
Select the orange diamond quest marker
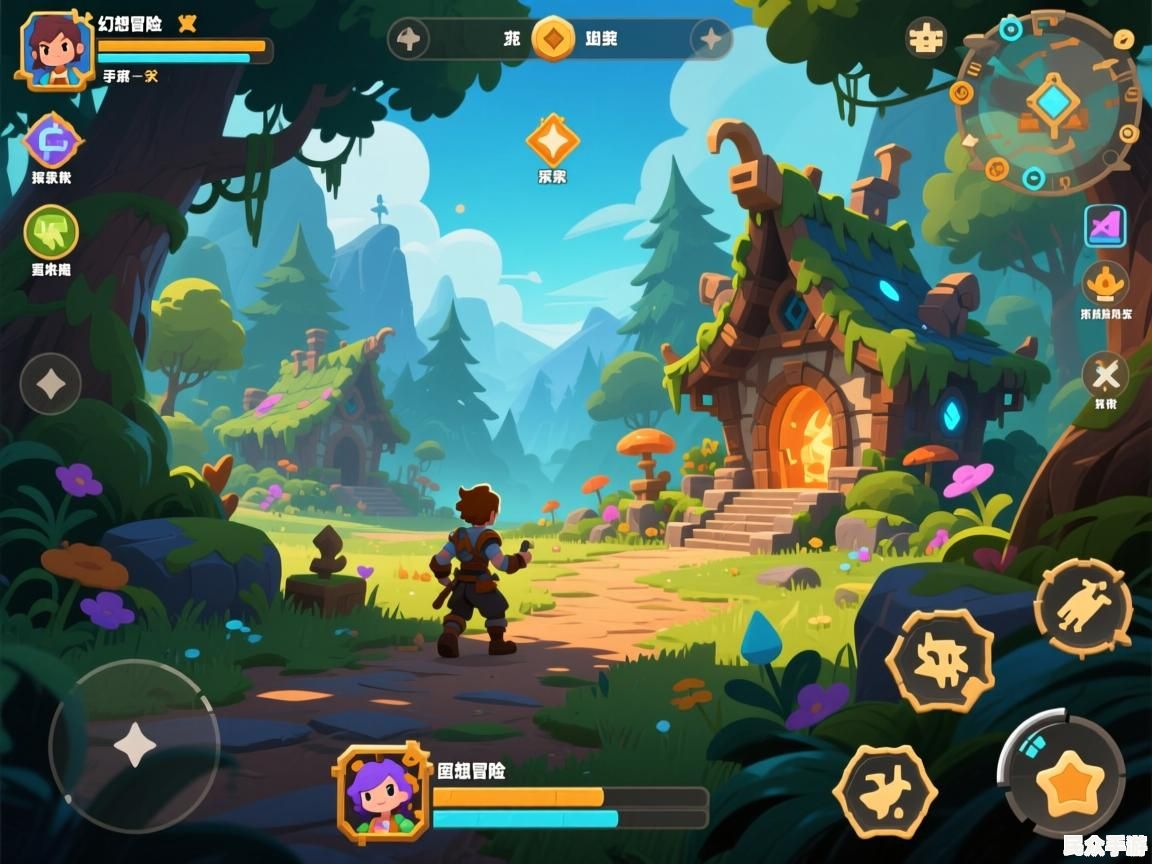click(x=552, y=141)
